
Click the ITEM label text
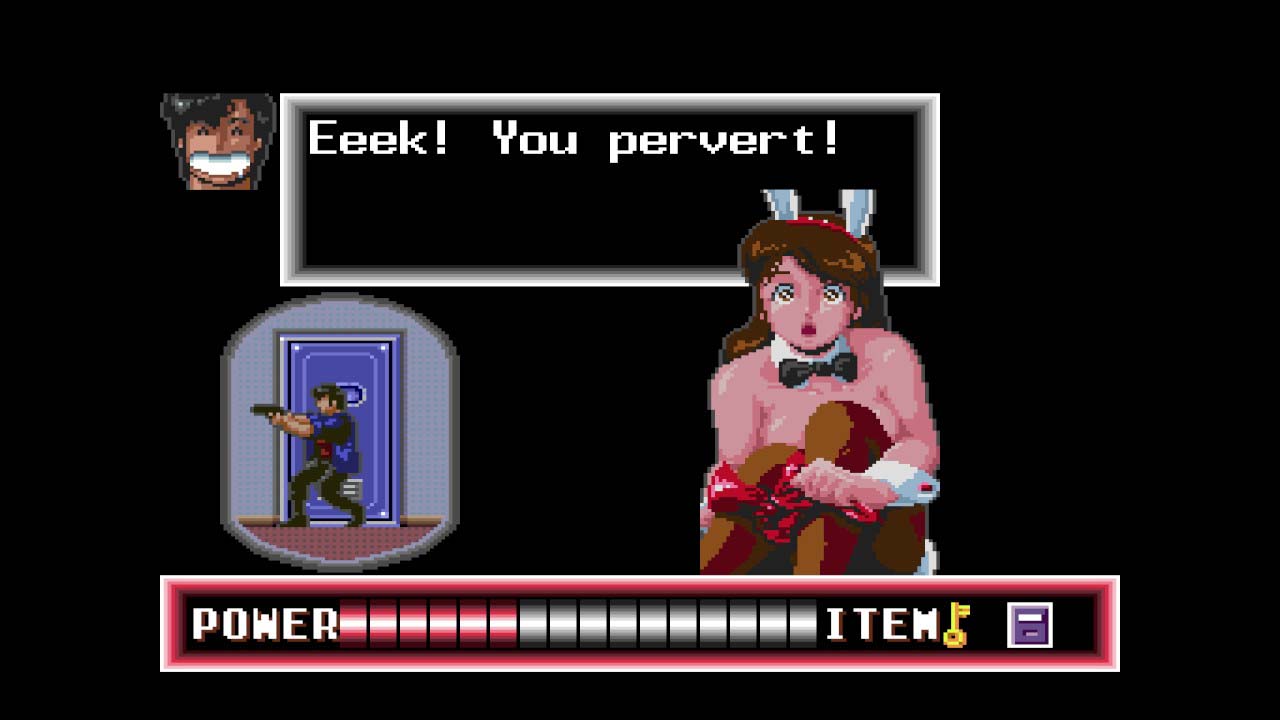(x=884, y=624)
